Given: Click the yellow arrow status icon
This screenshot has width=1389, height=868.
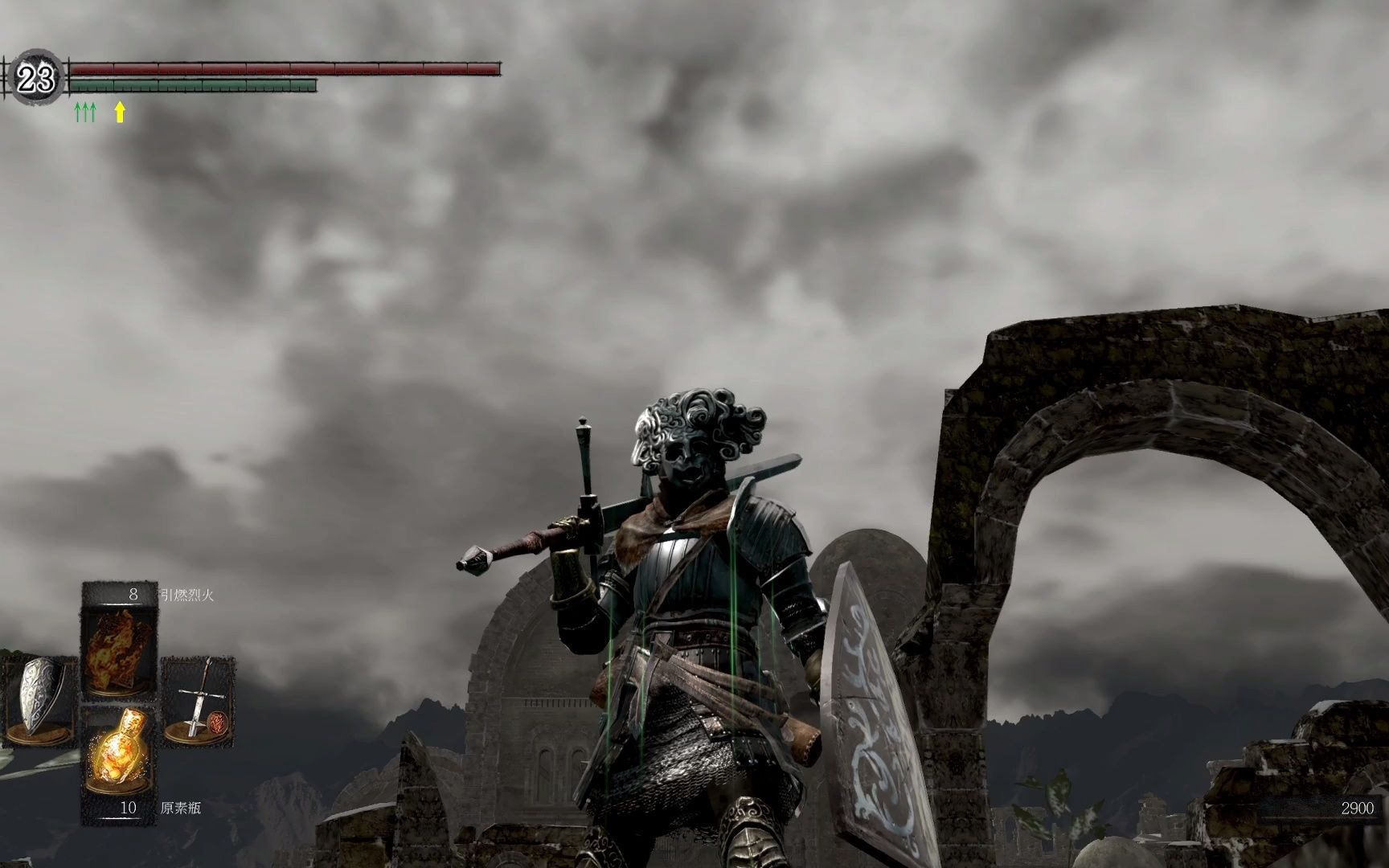Looking at the screenshot, I should (120, 112).
